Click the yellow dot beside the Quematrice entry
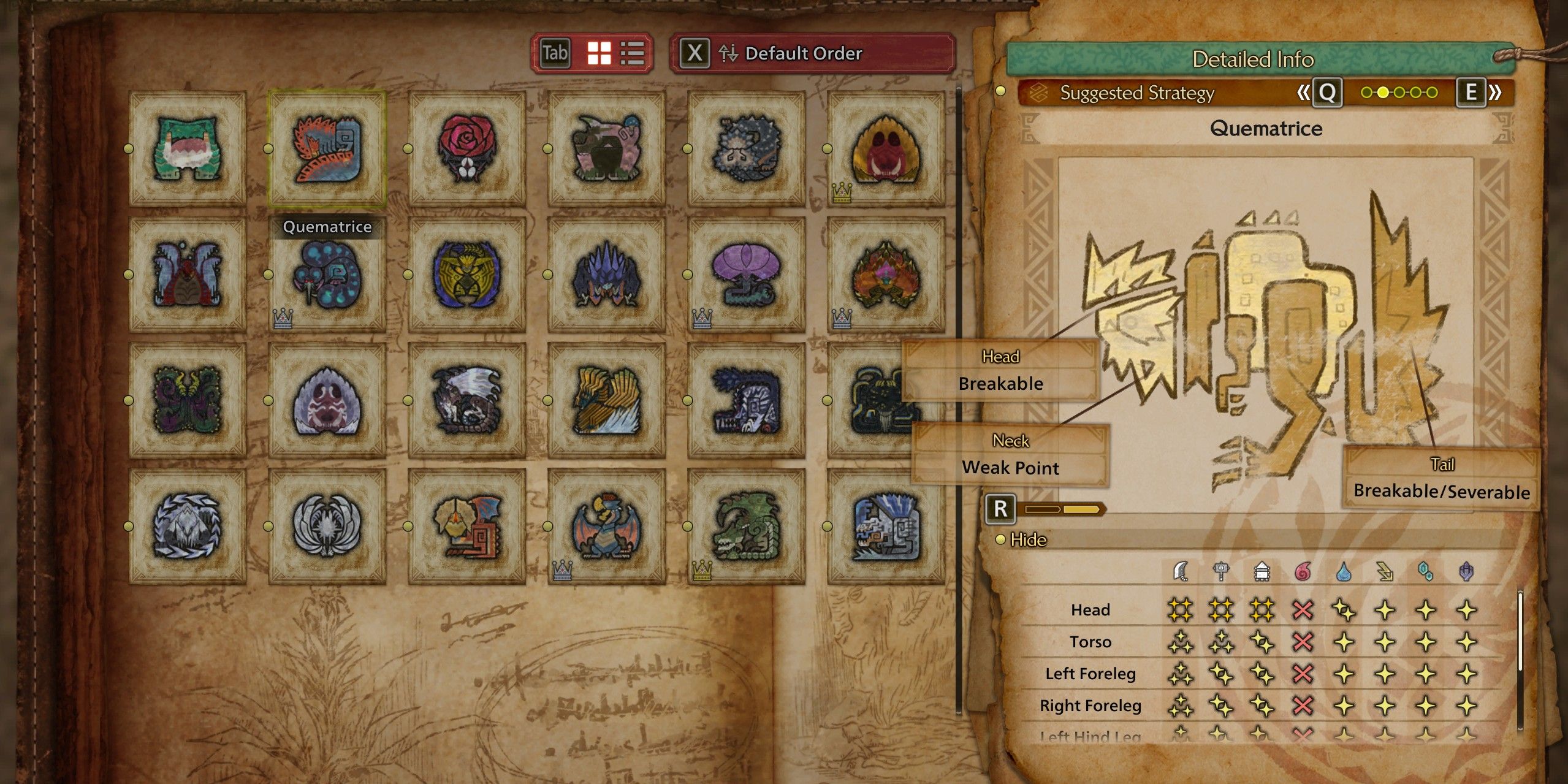Screen dimensions: 1568x784 click(x=268, y=147)
